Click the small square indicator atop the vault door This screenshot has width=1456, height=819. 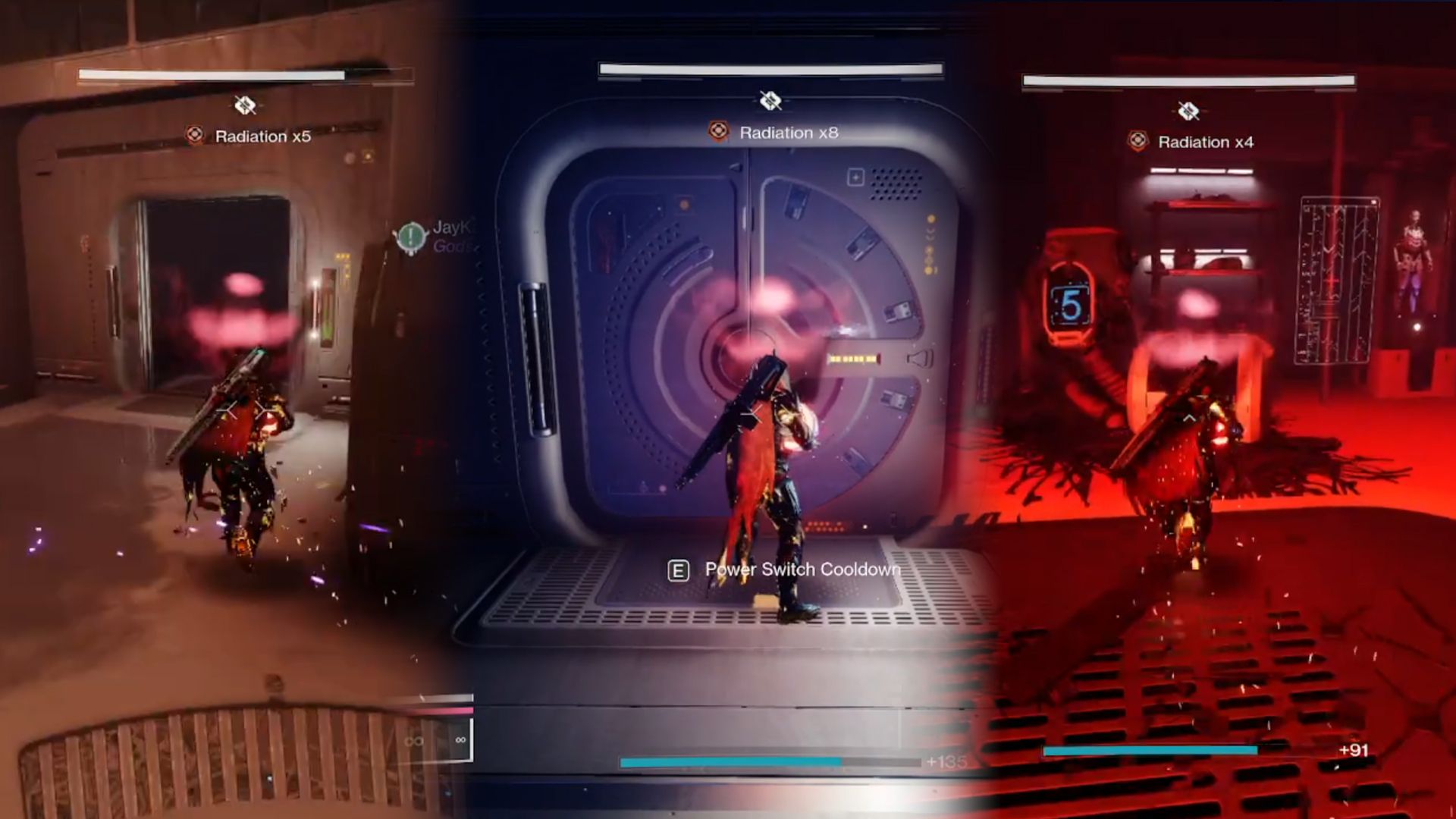[855, 177]
